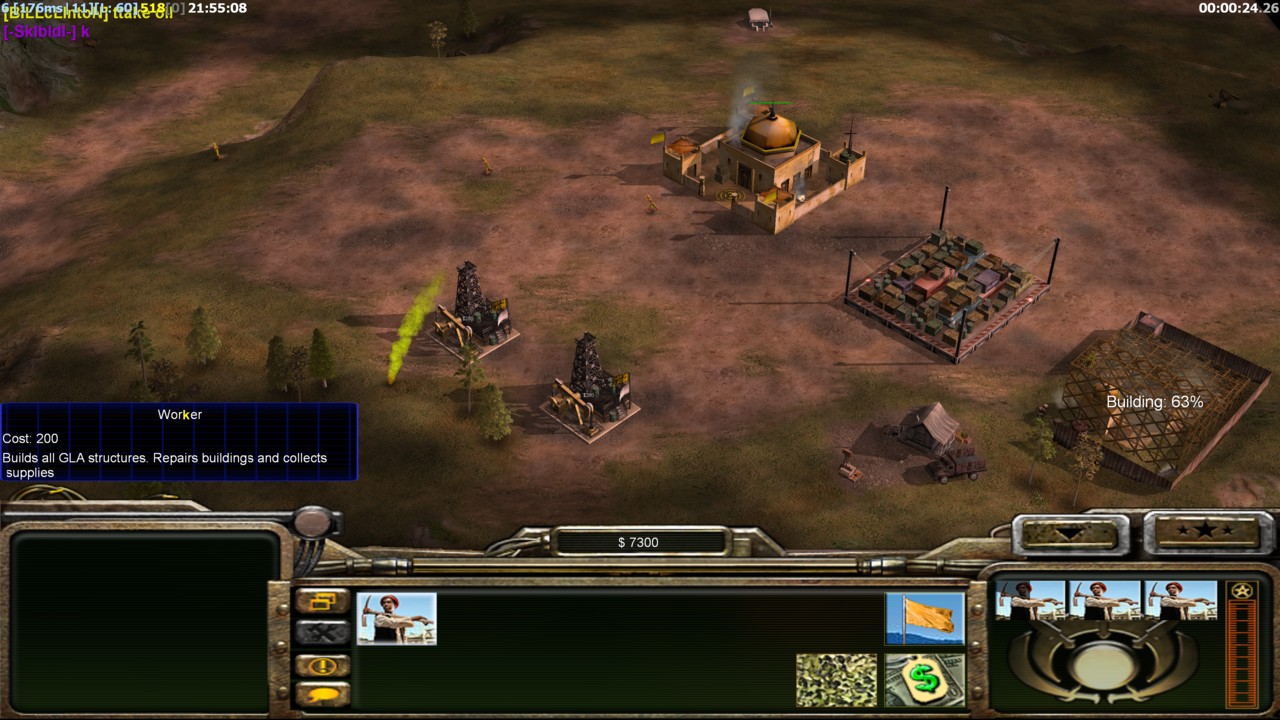This screenshot has width=1280, height=720.
Task: Place a beacon with the exclamation button
Action: tap(322, 666)
